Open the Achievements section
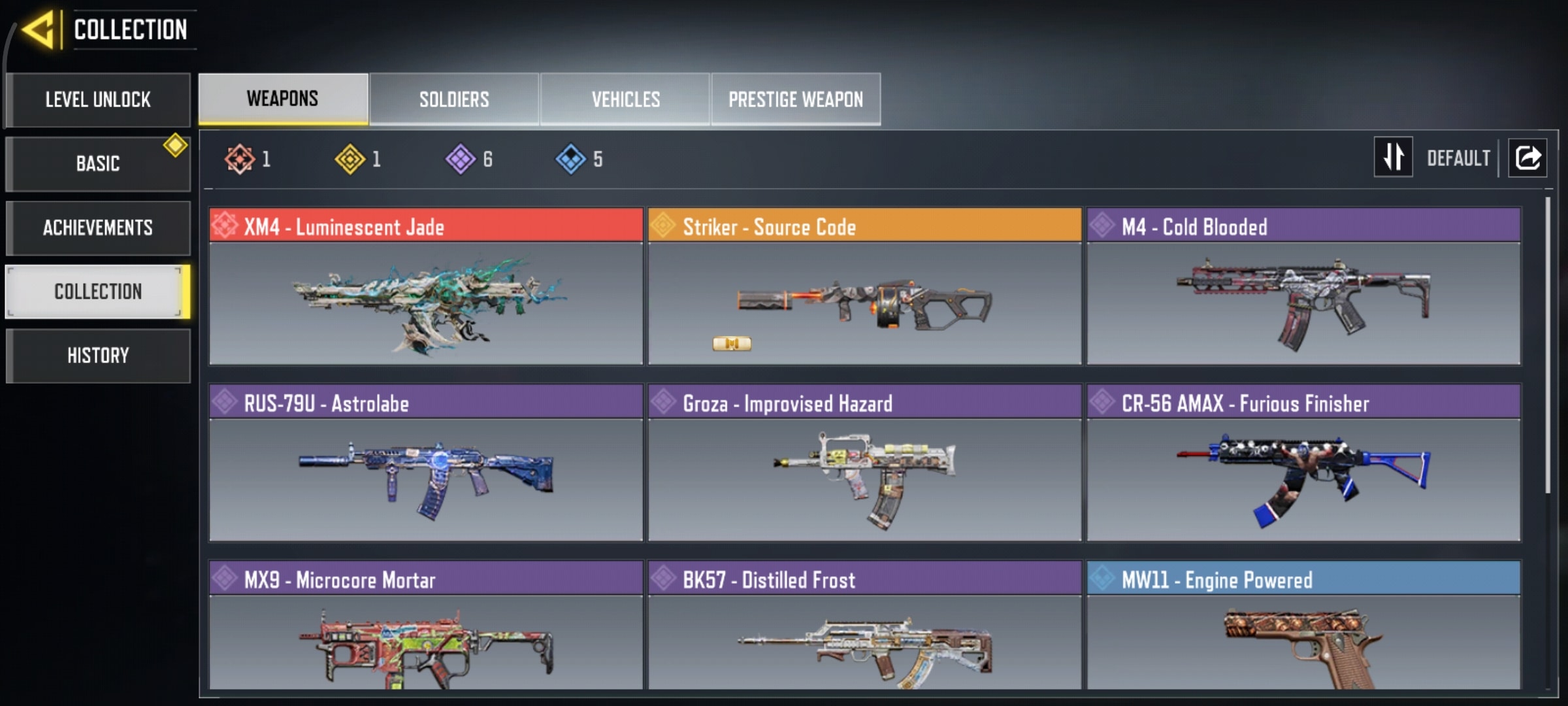Image resolution: width=1568 pixels, height=706 pixels. pos(98,227)
